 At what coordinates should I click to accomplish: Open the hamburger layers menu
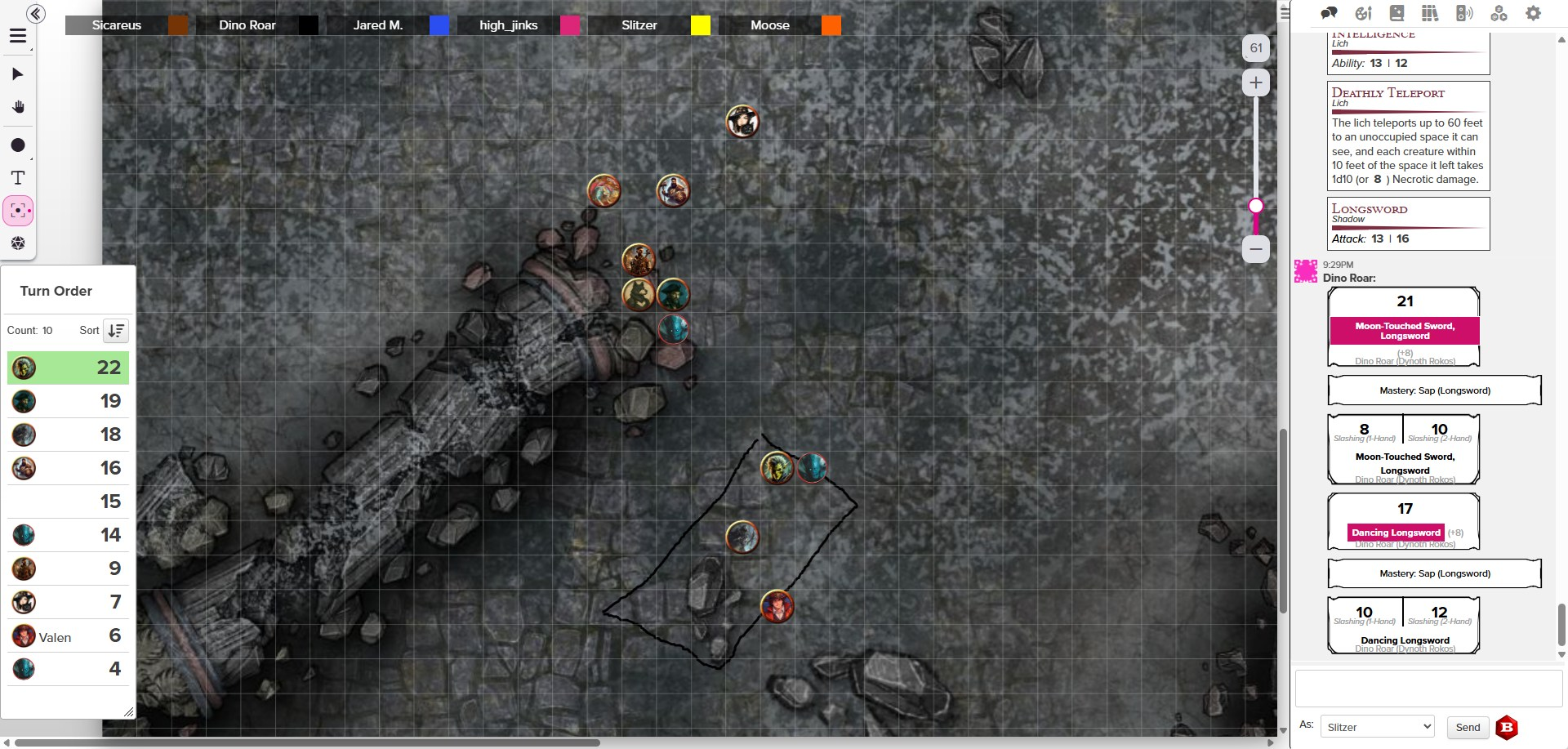18,36
